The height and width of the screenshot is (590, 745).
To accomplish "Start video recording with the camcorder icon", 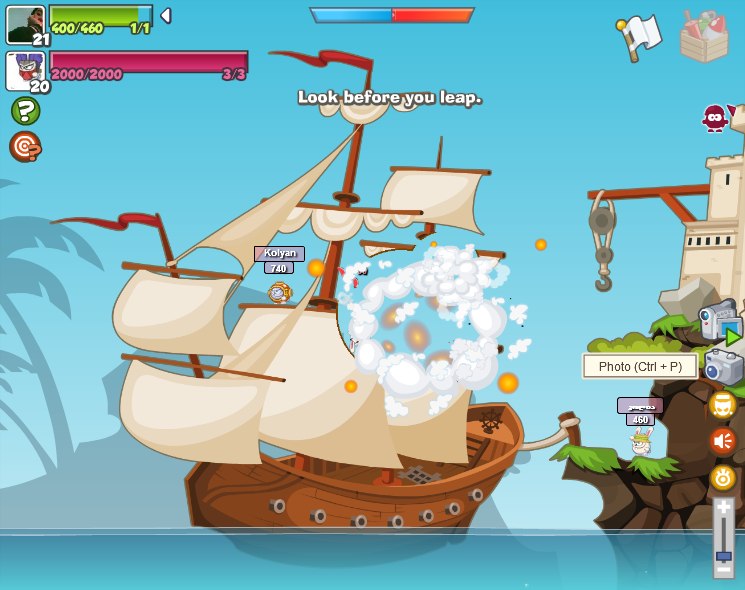I will (x=721, y=325).
